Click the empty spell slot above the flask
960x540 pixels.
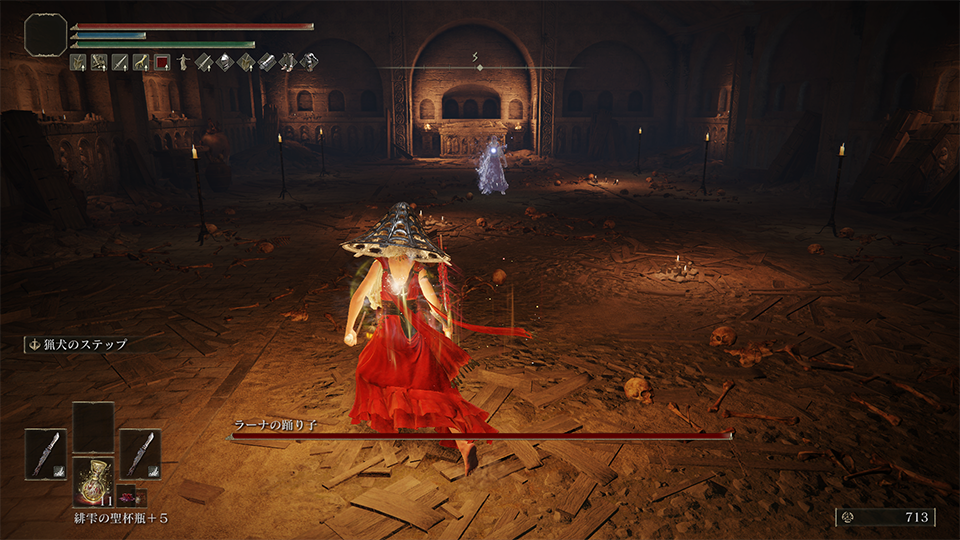[93, 428]
